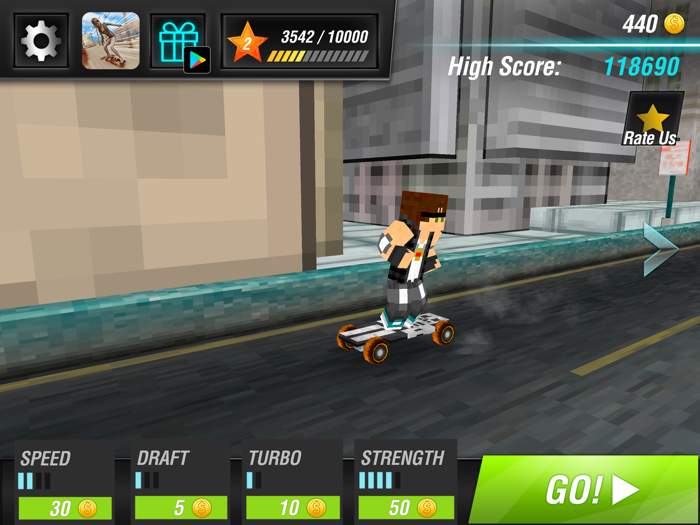700x525 pixels.
Task: Open the coin balance shop
Action: tap(653, 24)
